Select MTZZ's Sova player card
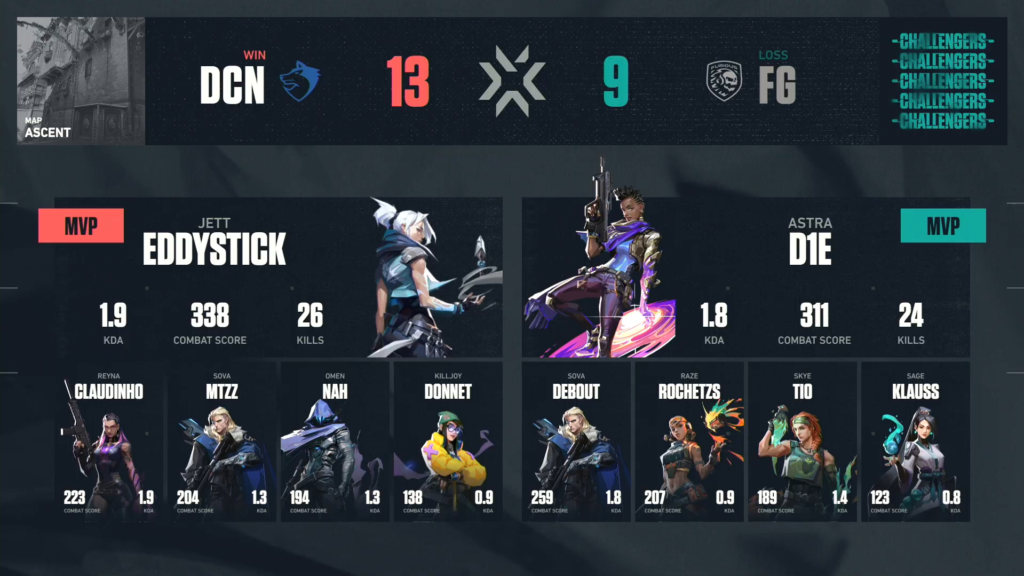This screenshot has height=576, width=1024. tap(221, 440)
